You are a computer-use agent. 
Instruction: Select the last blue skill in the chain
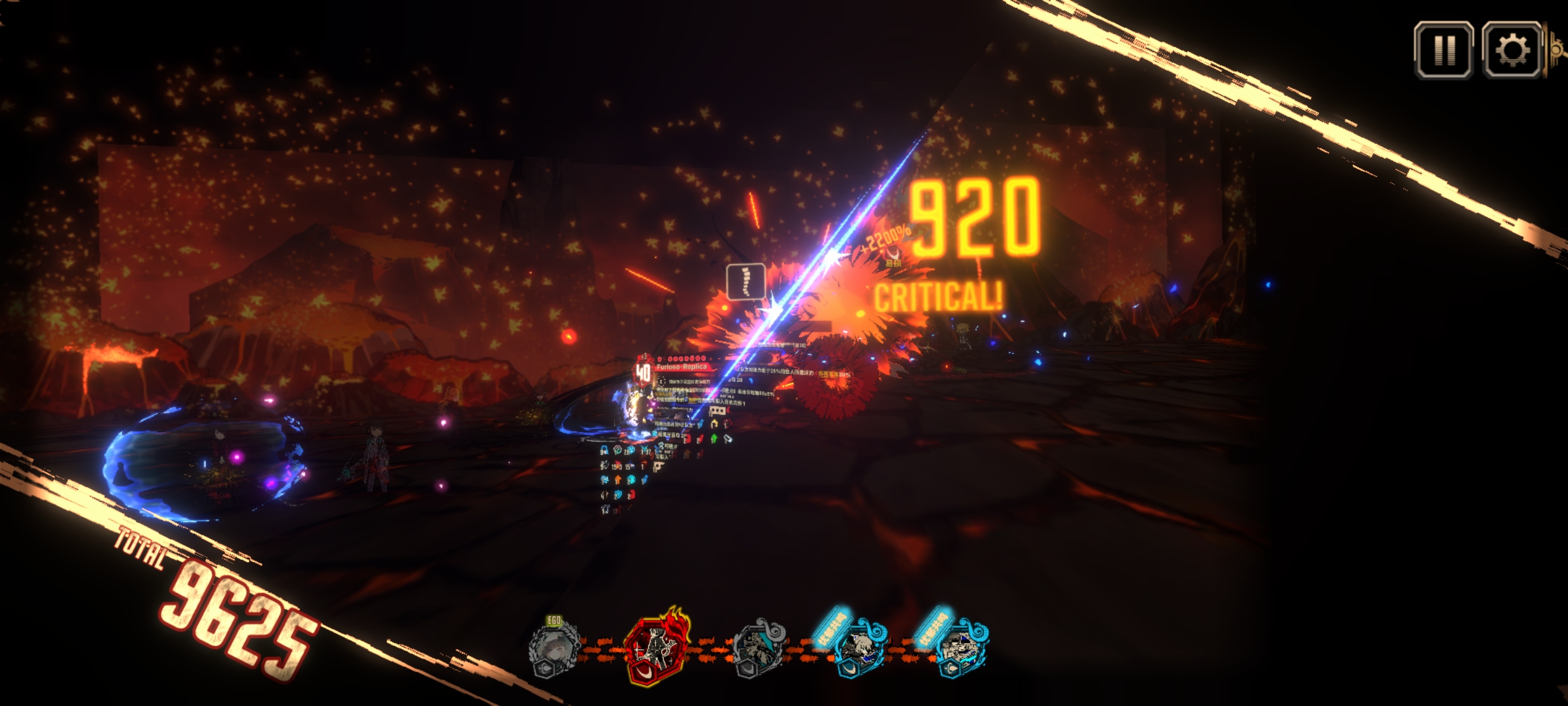960,647
